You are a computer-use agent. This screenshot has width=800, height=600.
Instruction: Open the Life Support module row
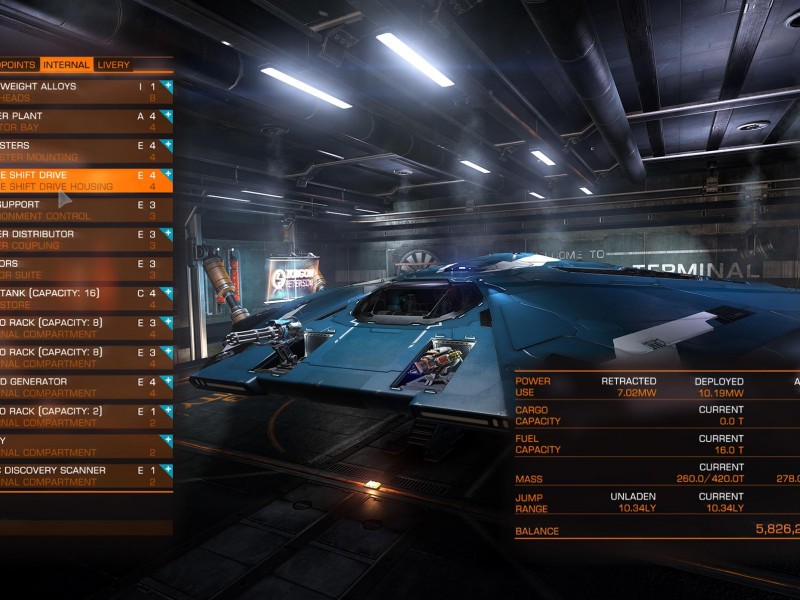point(80,210)
